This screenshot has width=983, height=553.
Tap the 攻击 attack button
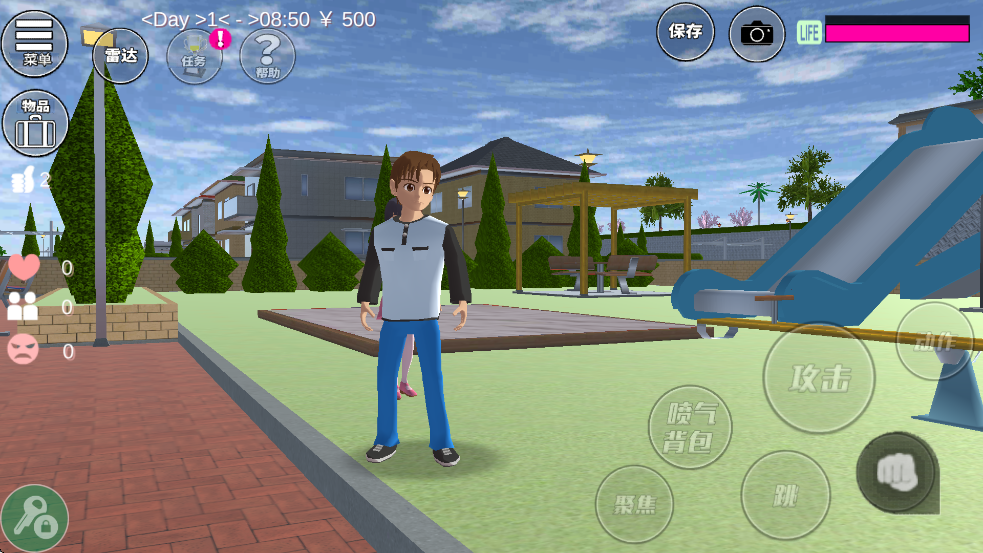coord(819,378)
